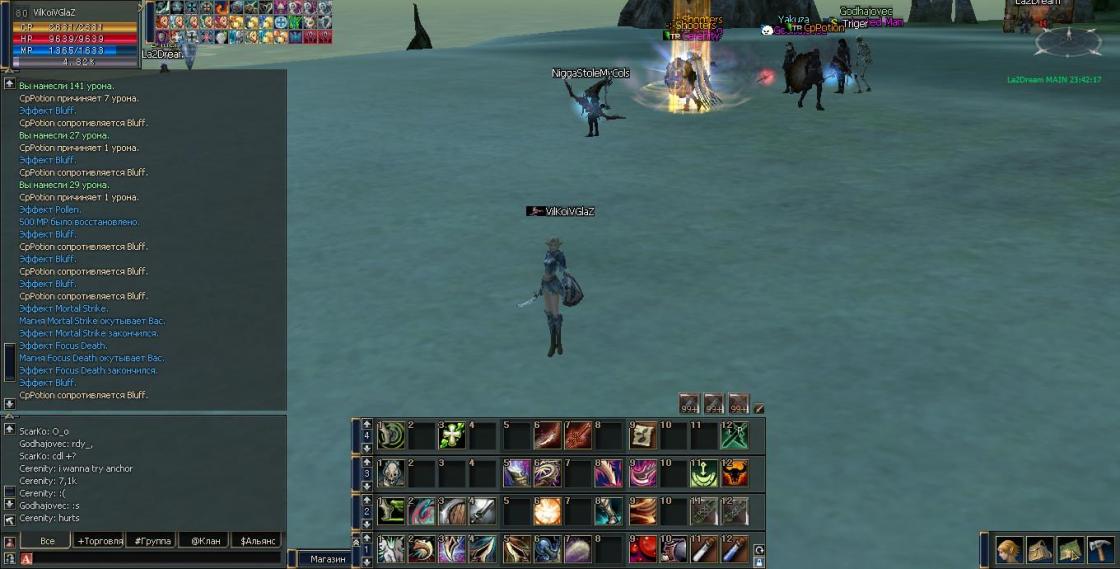Viewport: 1120px width, 569px height.
Task: Select the #Группа party chat tab
Action: tap(152, 541)
